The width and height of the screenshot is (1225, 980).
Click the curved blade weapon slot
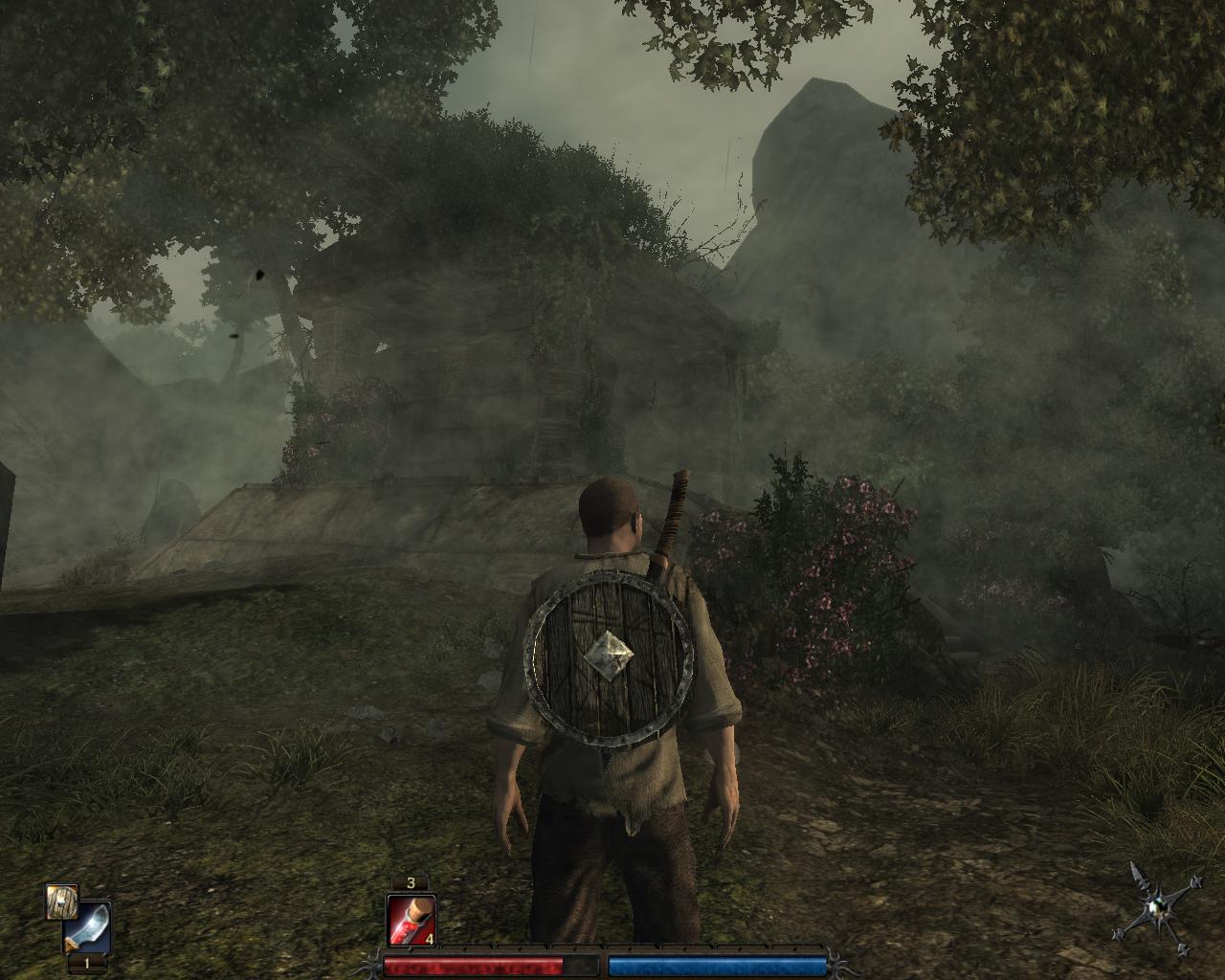pos(88,927)
